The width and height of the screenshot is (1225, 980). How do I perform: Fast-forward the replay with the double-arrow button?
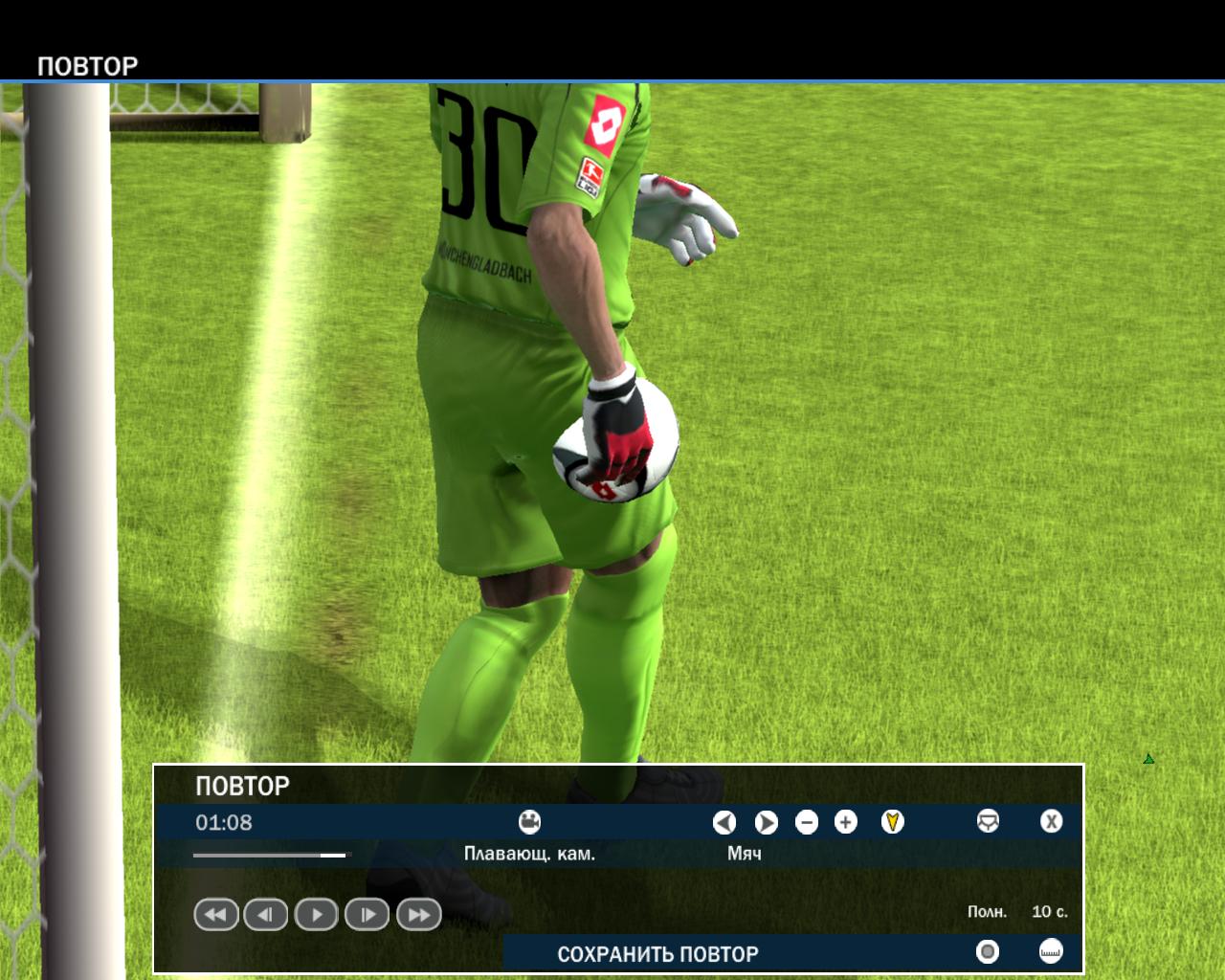(418, 915)
